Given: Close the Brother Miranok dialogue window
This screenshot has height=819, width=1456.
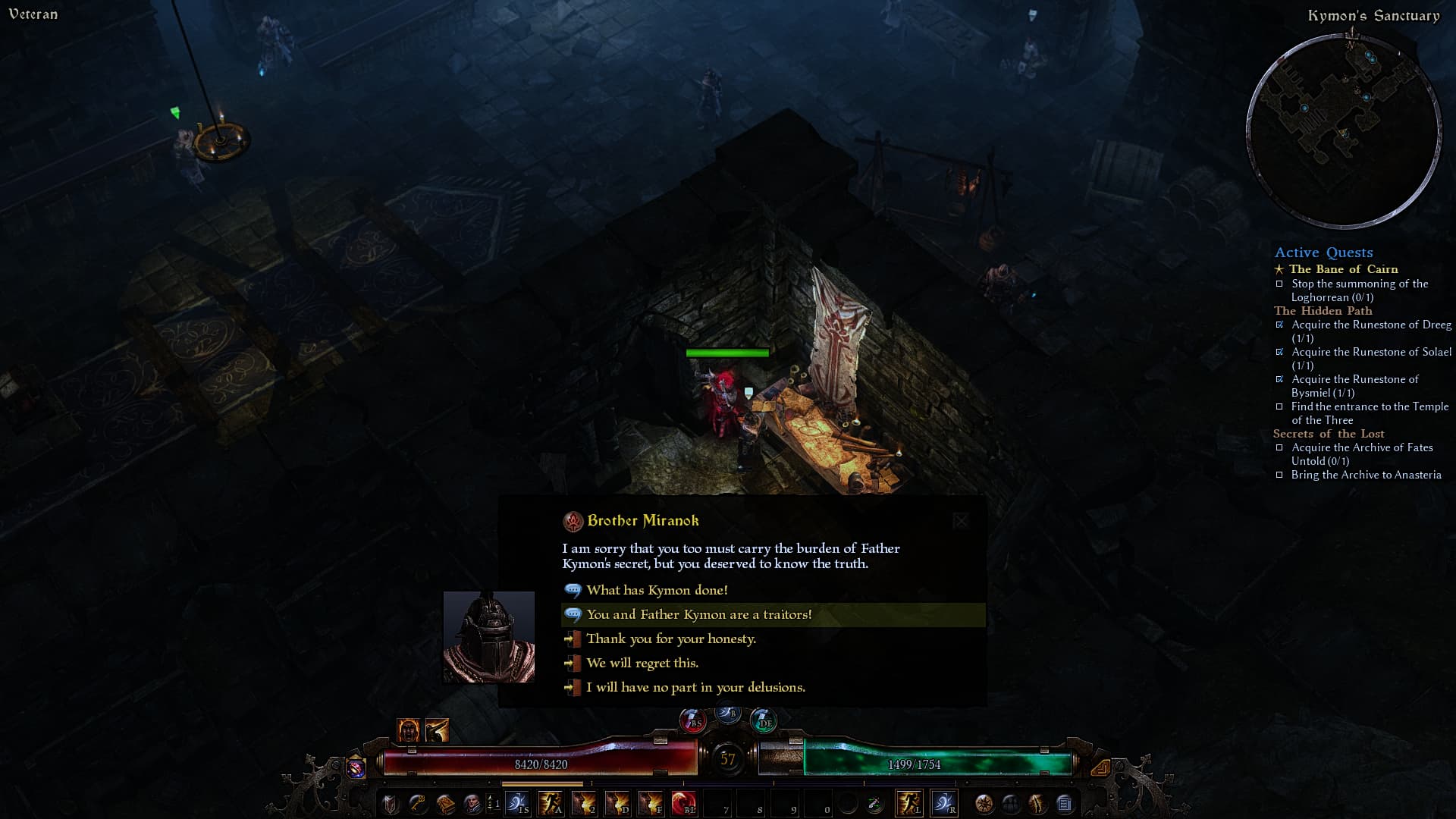Looking at the screenshot, I should (x=961, y=520).
